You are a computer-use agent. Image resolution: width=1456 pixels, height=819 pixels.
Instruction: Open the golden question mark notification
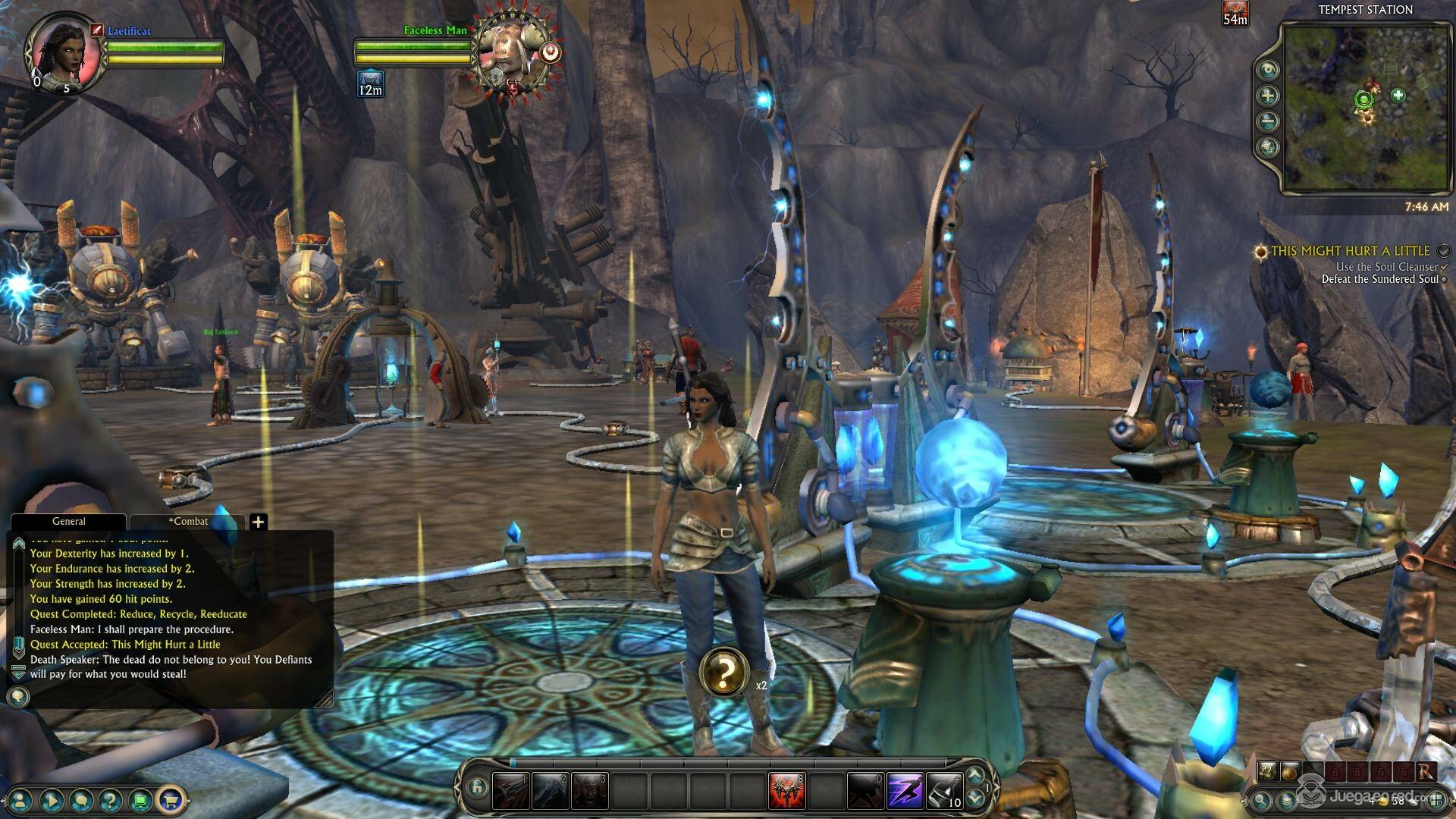click(x=724, y=671)
